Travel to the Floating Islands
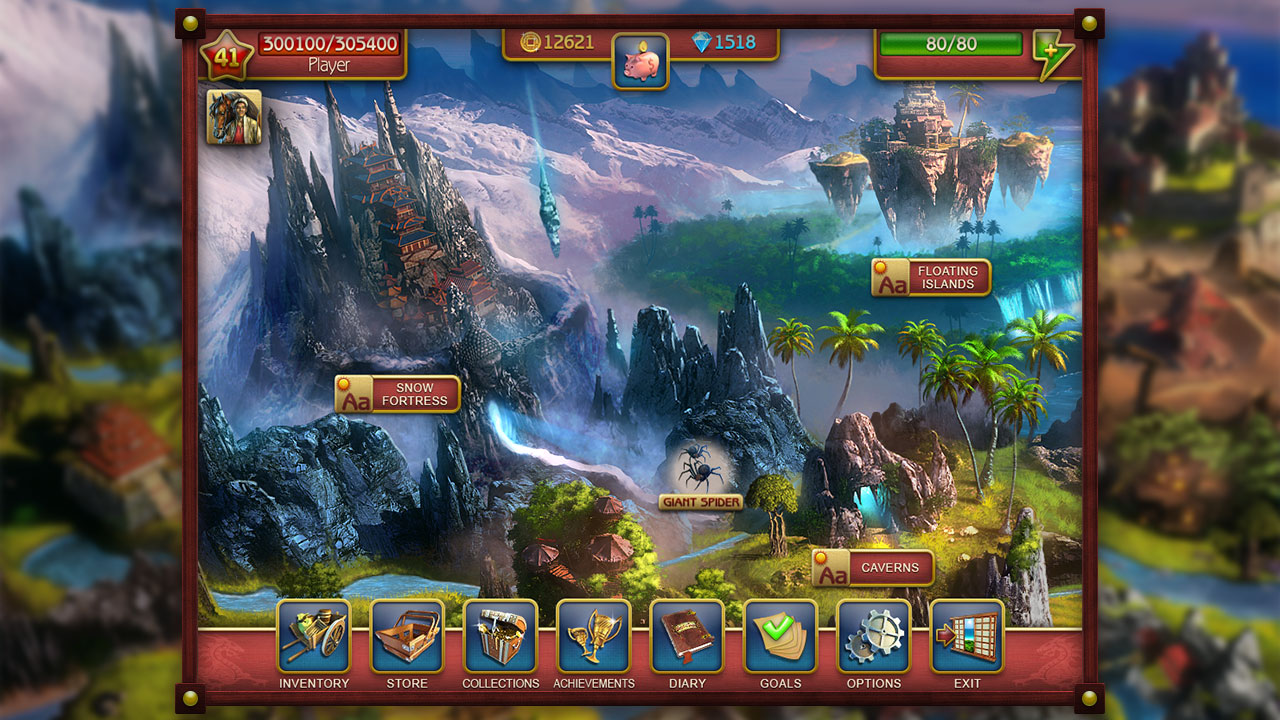 (x=930, y=277)
